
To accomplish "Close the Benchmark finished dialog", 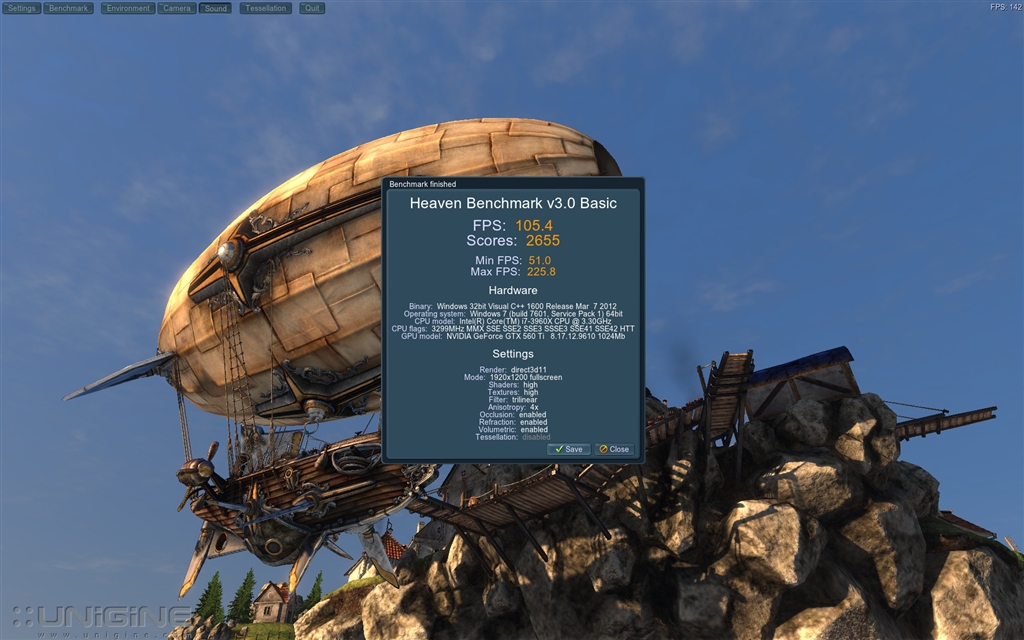I will [614, 449].
